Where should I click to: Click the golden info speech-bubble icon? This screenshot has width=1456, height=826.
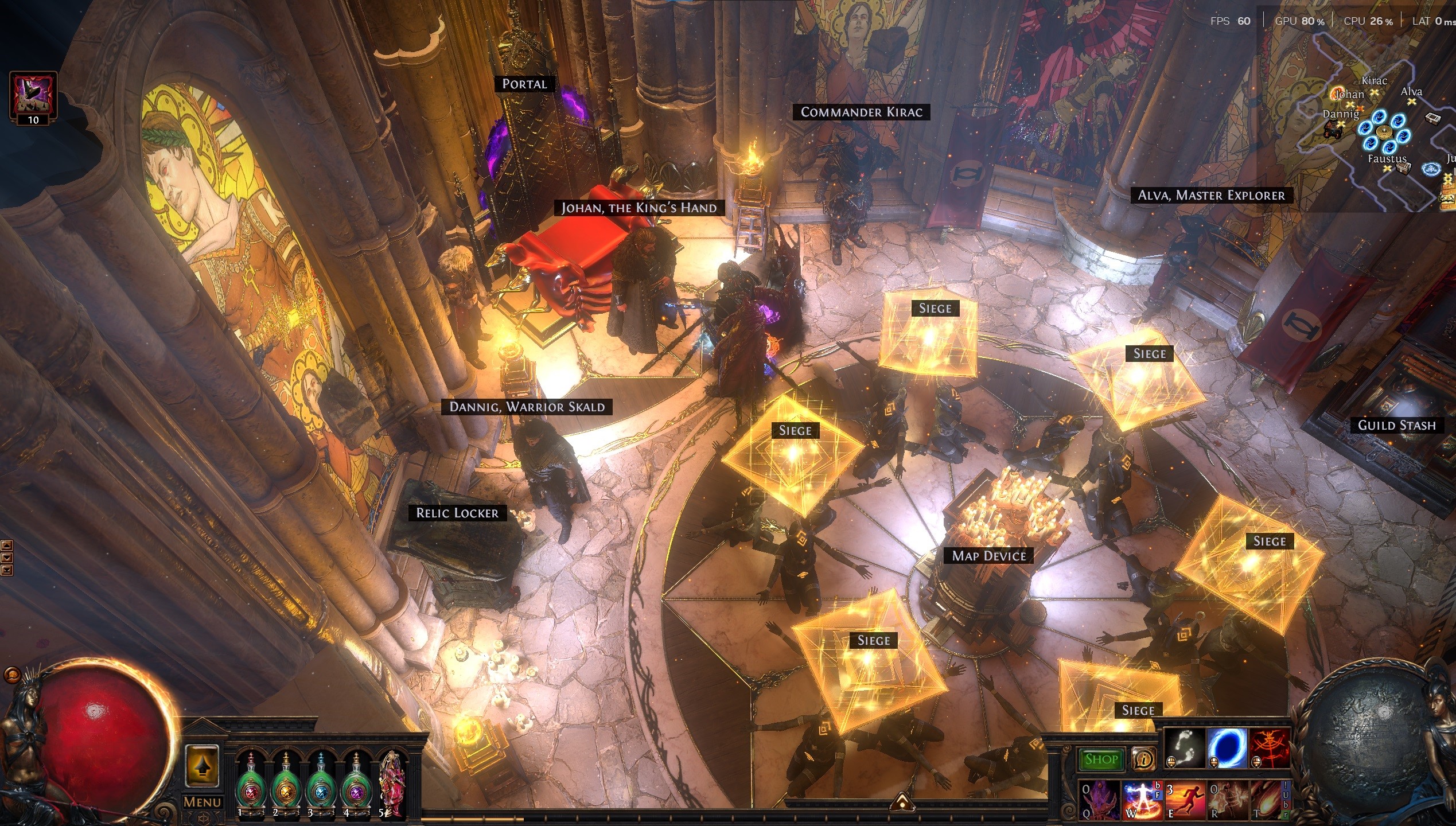coord(1143,759)
